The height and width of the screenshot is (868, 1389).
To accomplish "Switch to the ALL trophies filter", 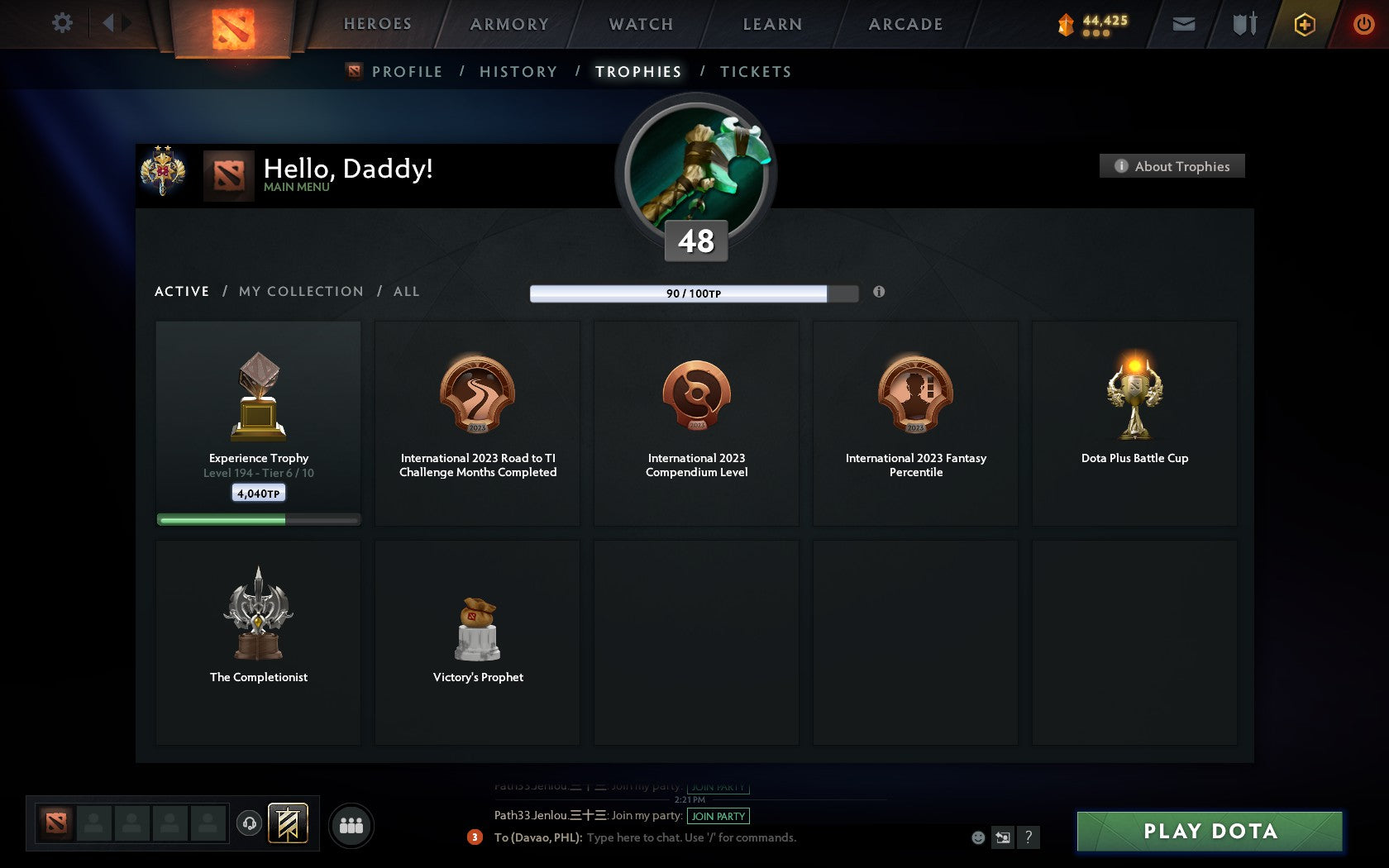I will pos(406,291).
